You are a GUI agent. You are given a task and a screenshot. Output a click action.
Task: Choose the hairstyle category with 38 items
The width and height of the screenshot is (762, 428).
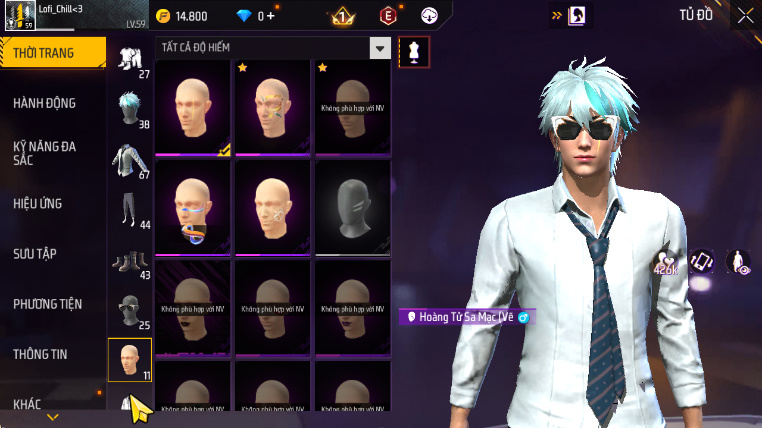click(130, 109)
